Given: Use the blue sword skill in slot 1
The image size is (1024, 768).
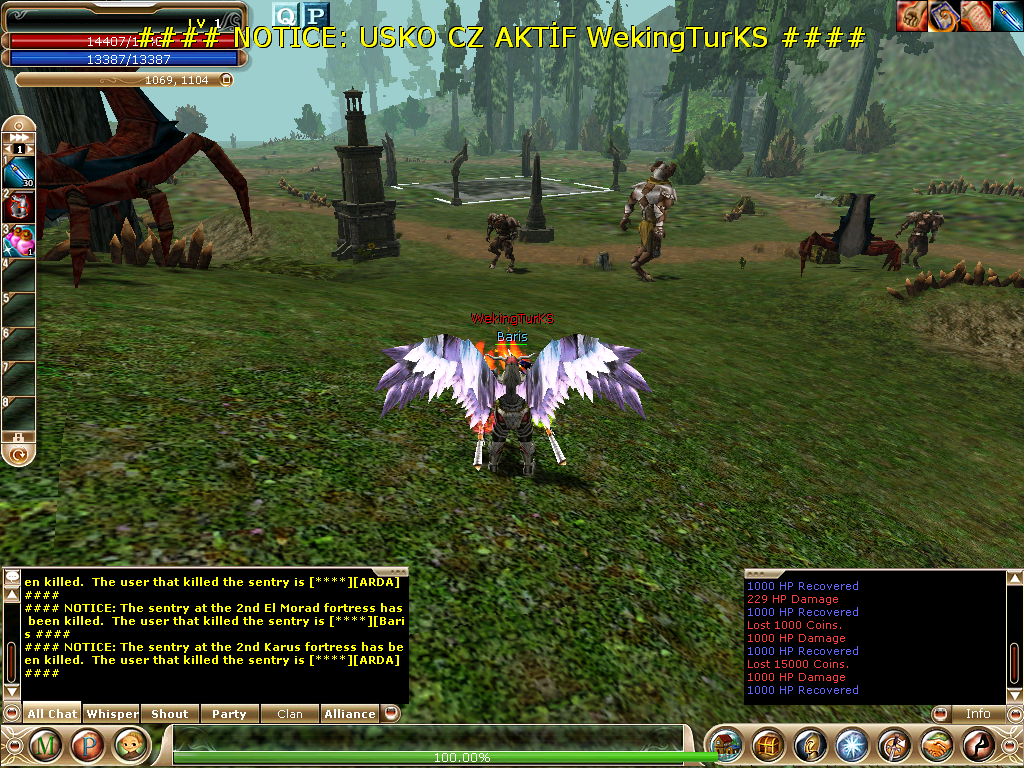Looking at the screenshot, I should [x=21, y=173].
